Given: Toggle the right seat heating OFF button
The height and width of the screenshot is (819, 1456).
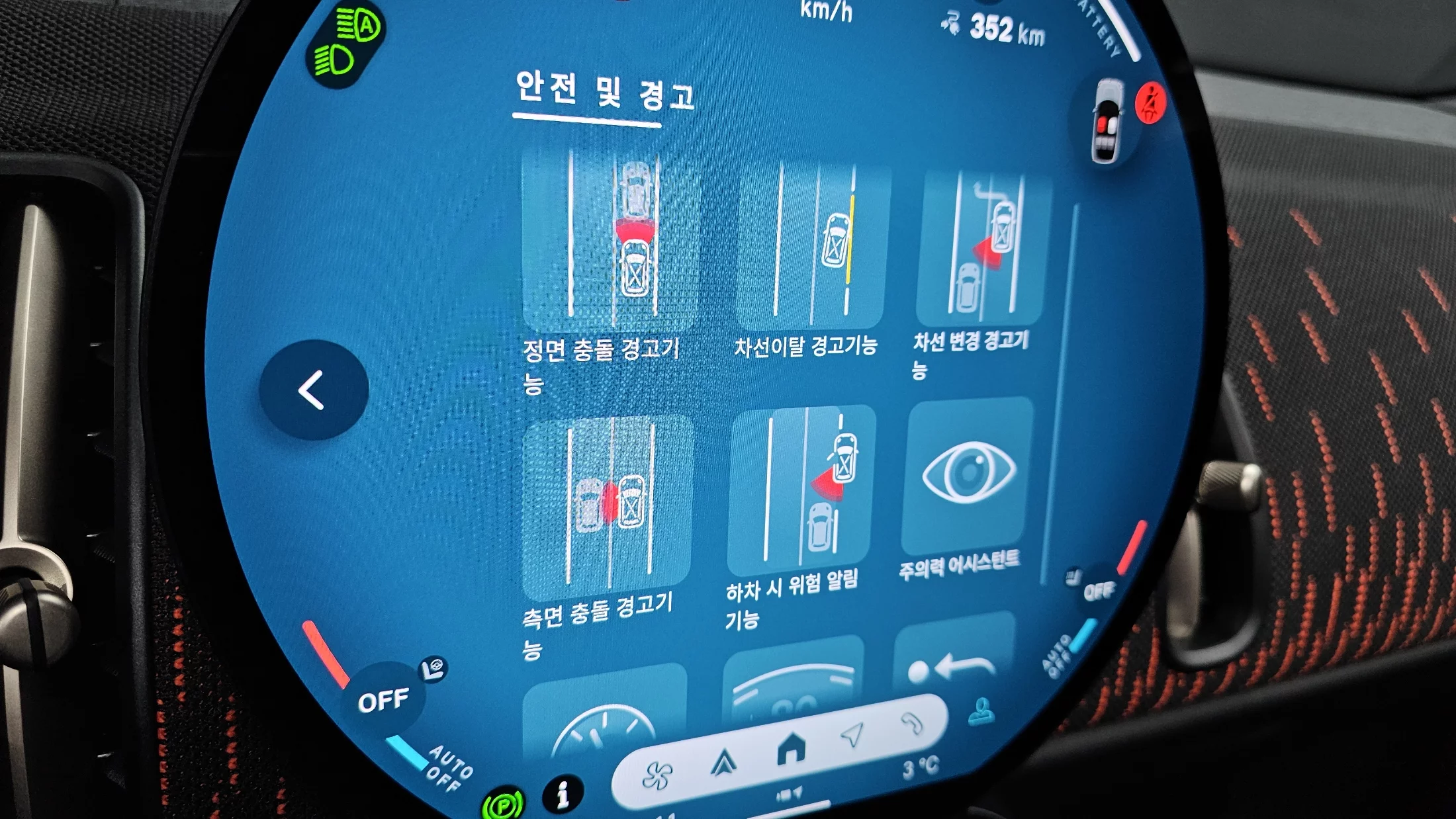Looking at the screenshot, I should tap(1099, 589).
